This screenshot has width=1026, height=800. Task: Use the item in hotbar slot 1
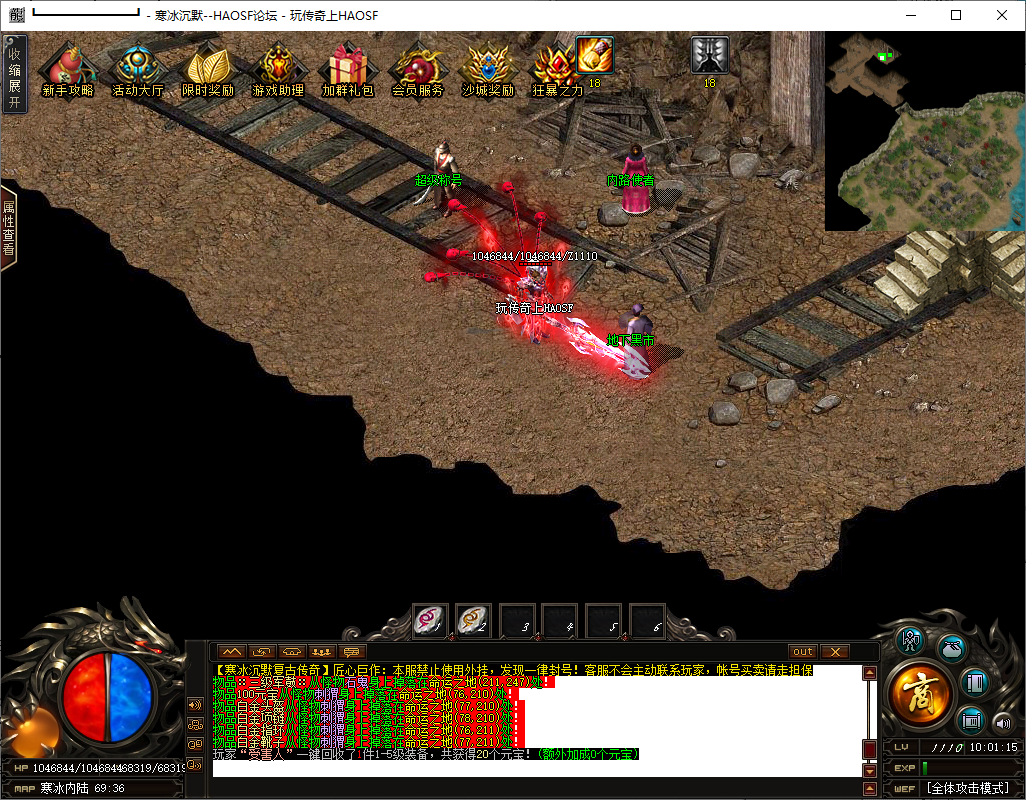pyautogui.click(x=431, y=621)
